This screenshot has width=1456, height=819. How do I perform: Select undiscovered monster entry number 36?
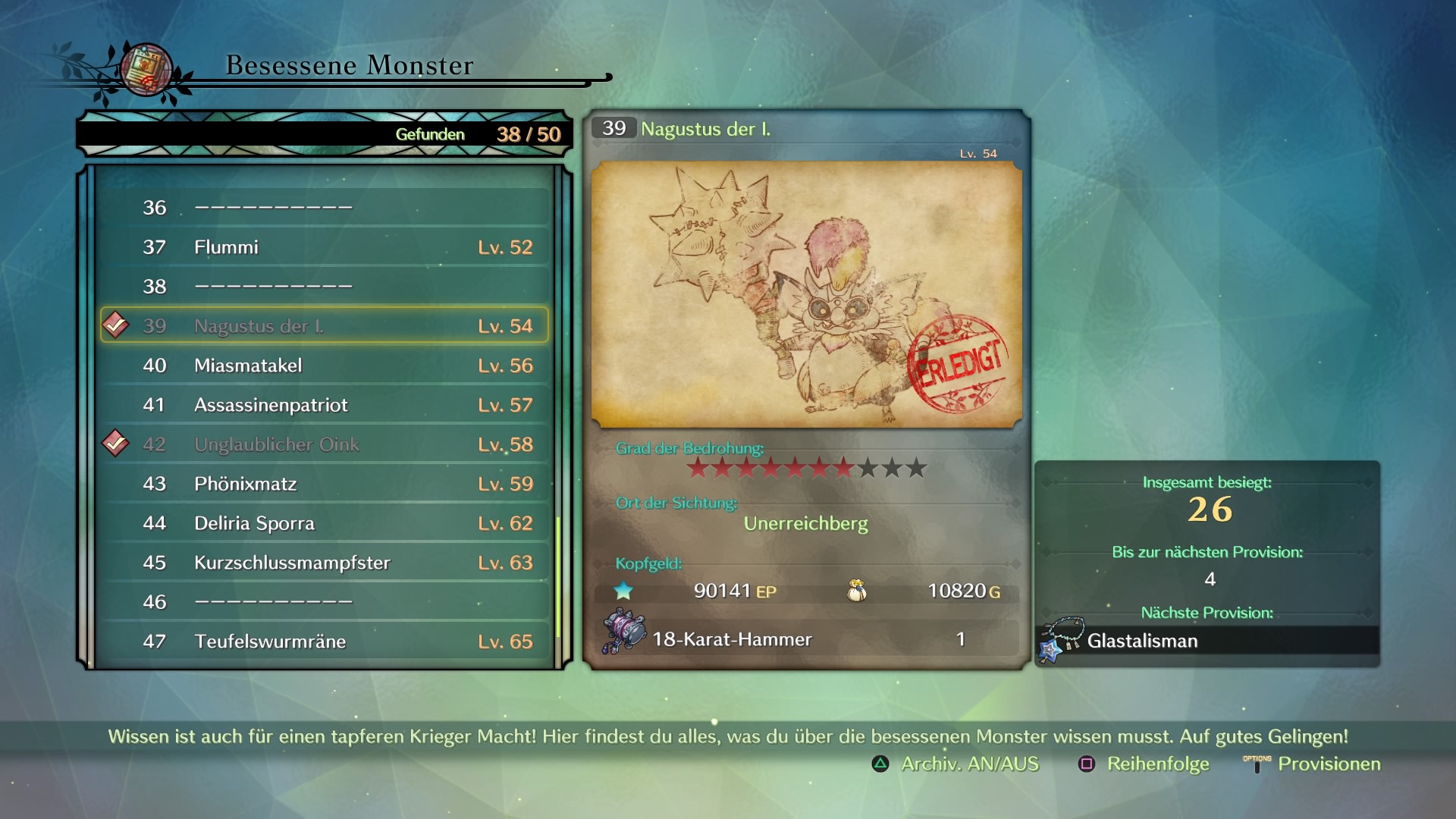(325, 208)
